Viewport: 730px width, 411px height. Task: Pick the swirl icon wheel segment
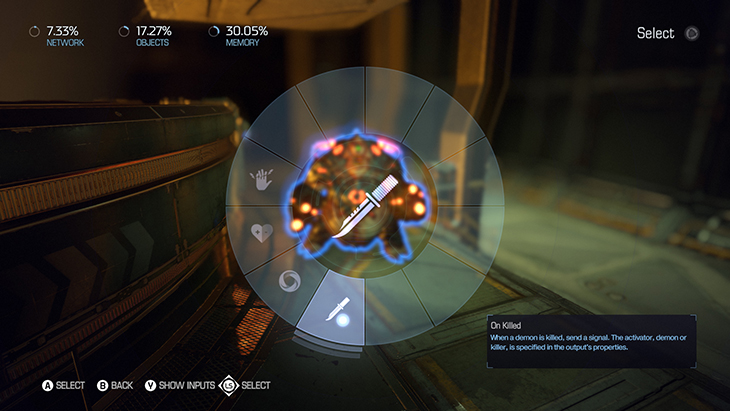[289, 280]
